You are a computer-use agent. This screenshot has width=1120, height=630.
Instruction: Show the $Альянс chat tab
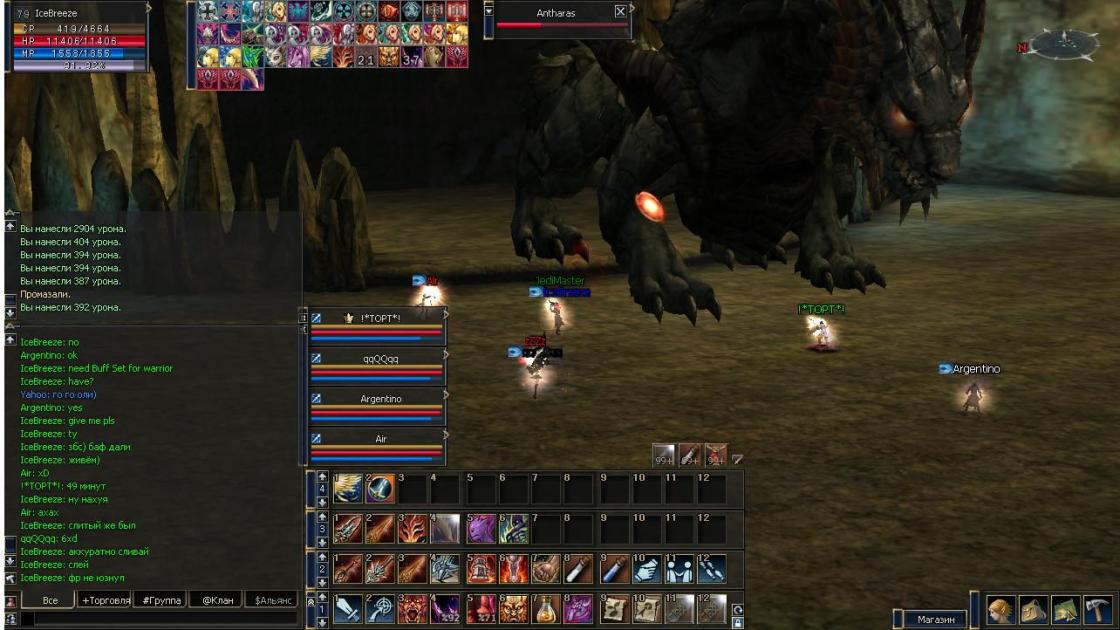click(273, 600)
